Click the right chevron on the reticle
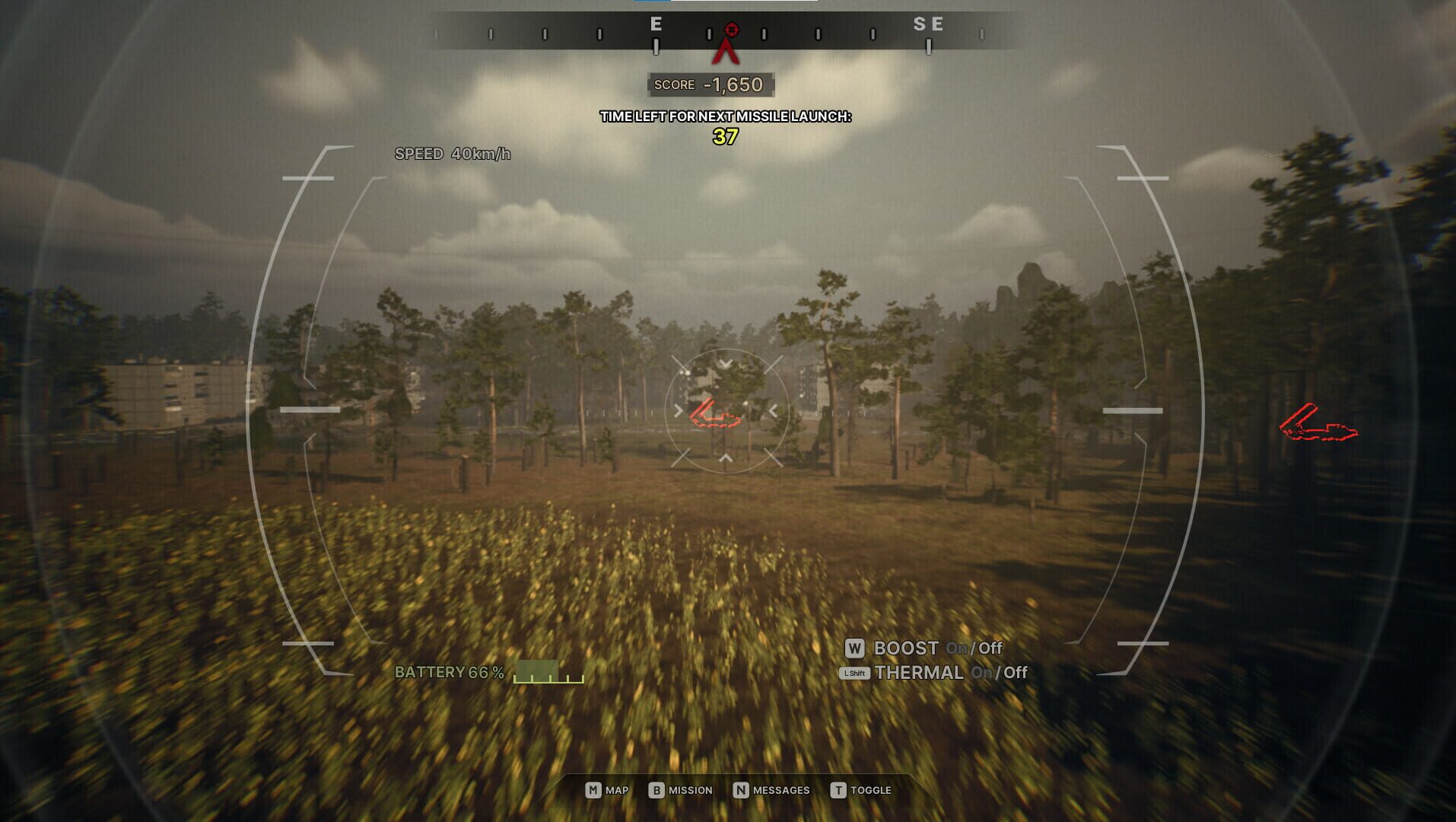The height and width of the screenshot is (822, 1456). coord(775,411)
